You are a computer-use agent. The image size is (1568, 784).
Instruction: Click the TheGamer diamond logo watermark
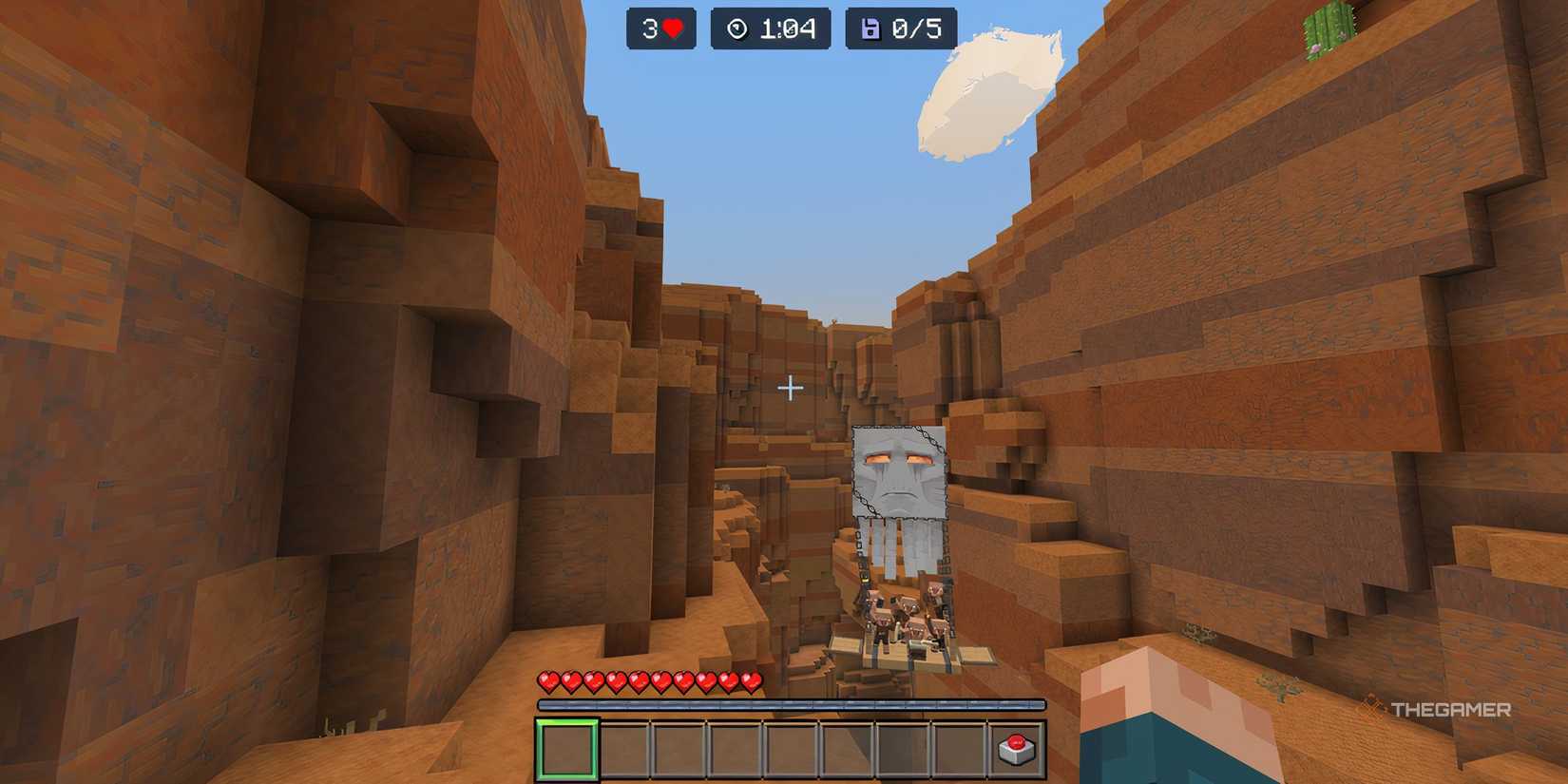(x=1371, y=706)
